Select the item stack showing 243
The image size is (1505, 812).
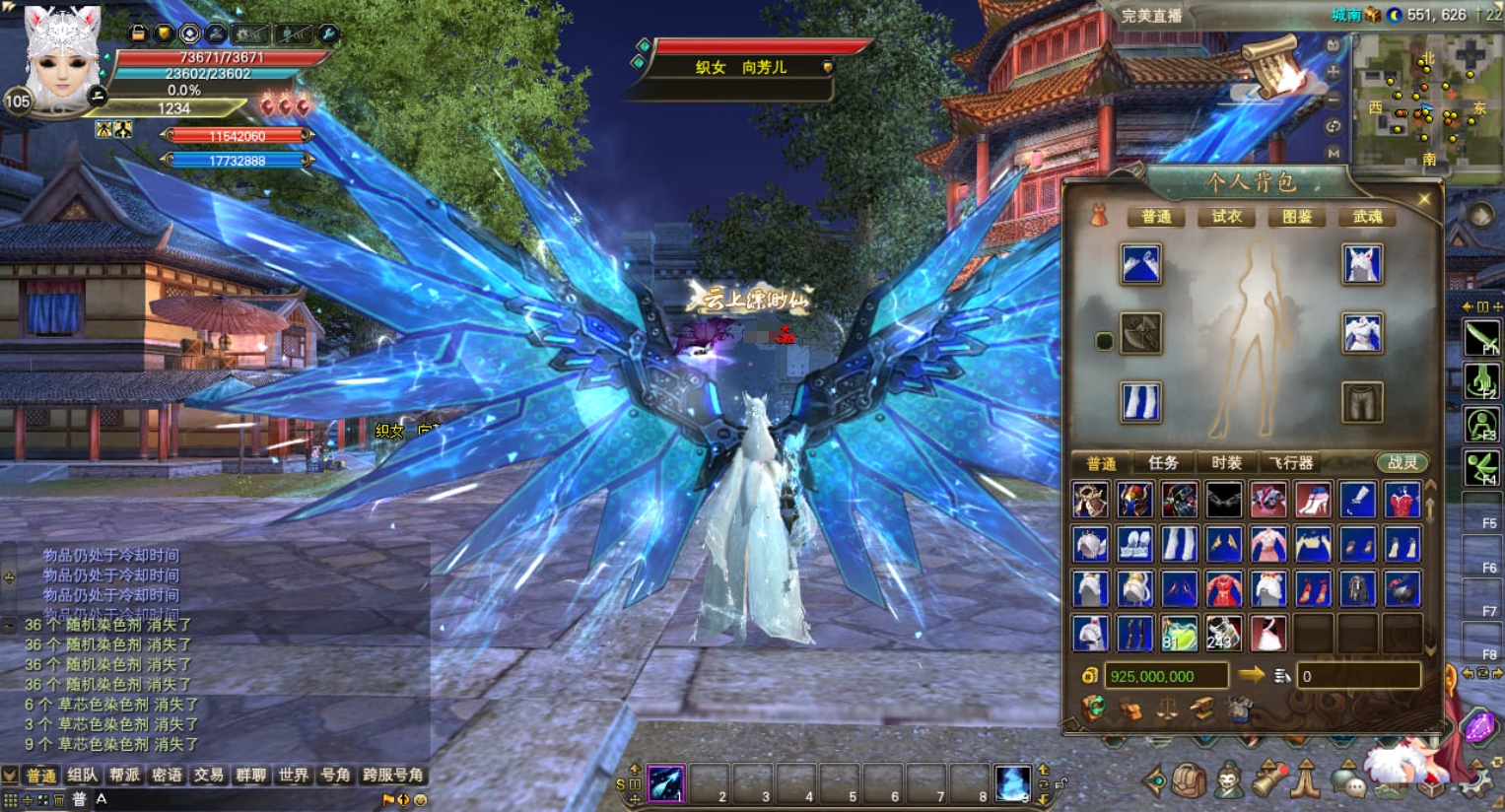1223,634
